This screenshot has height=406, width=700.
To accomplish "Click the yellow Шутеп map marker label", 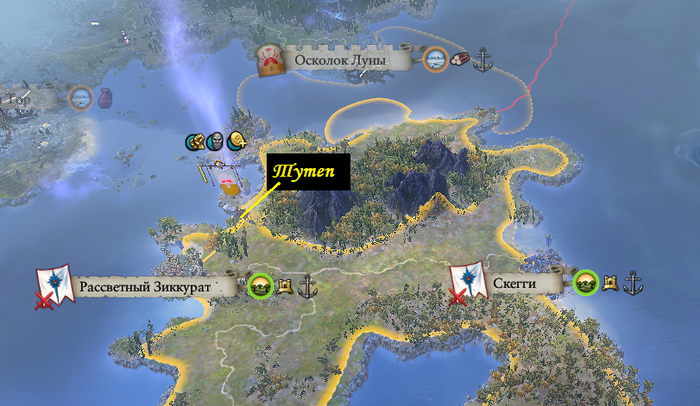I will click(x=308, y=172).
